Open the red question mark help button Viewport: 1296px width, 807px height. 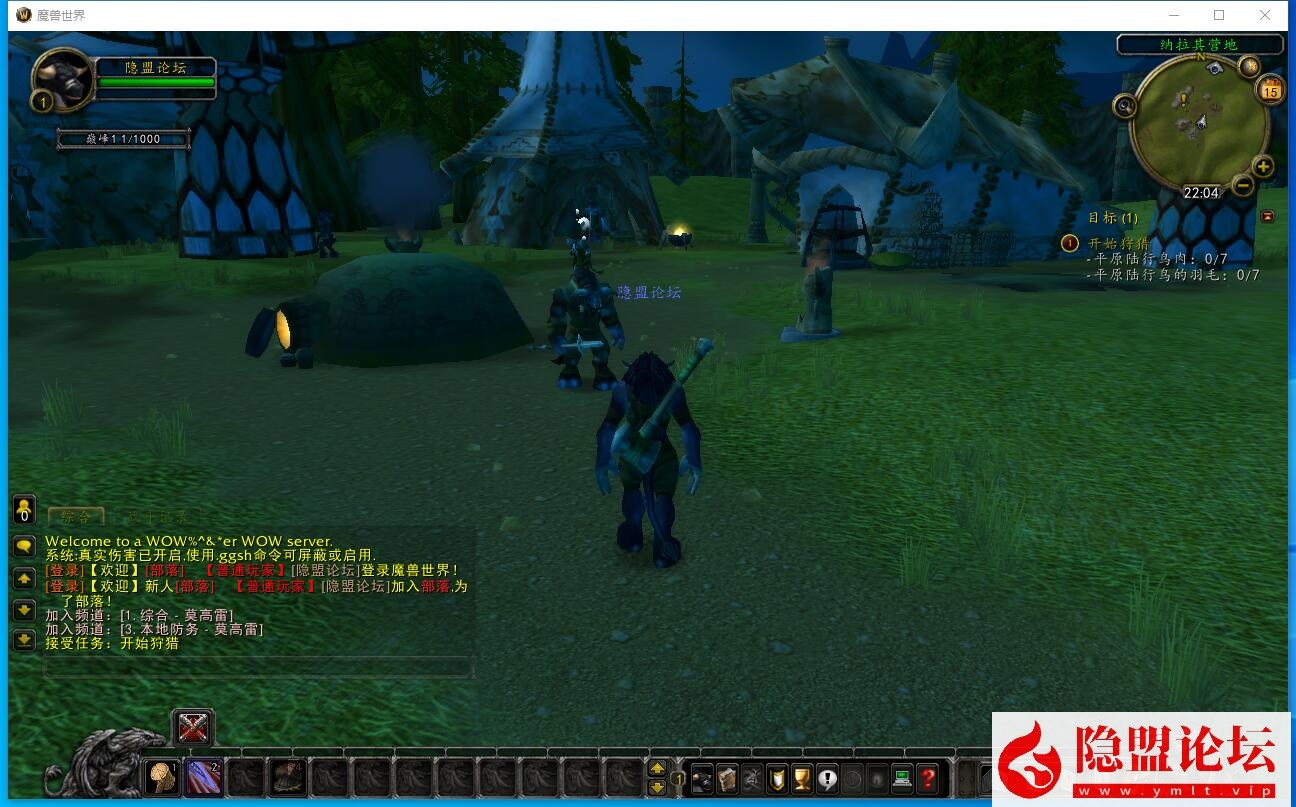929,778
